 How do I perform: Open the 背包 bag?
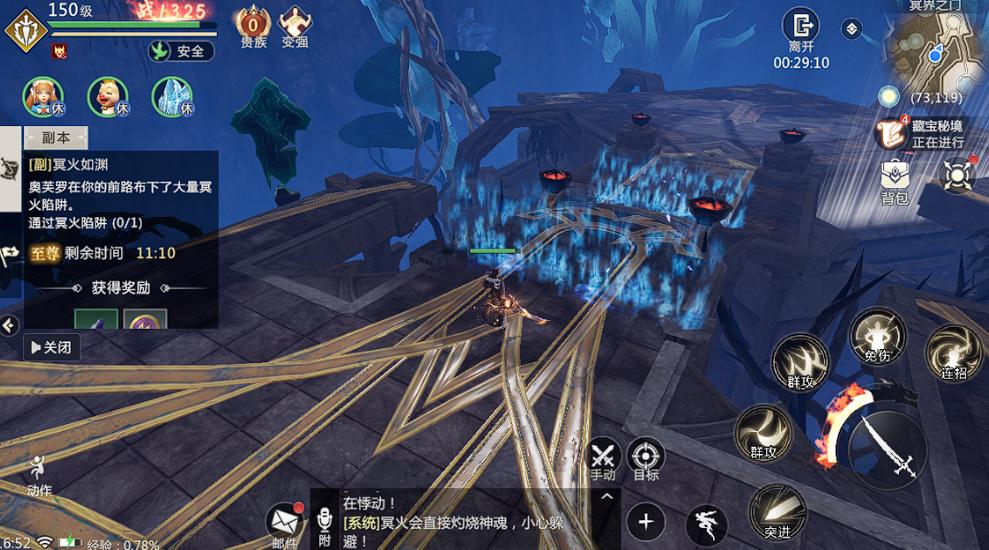point(894,178)
